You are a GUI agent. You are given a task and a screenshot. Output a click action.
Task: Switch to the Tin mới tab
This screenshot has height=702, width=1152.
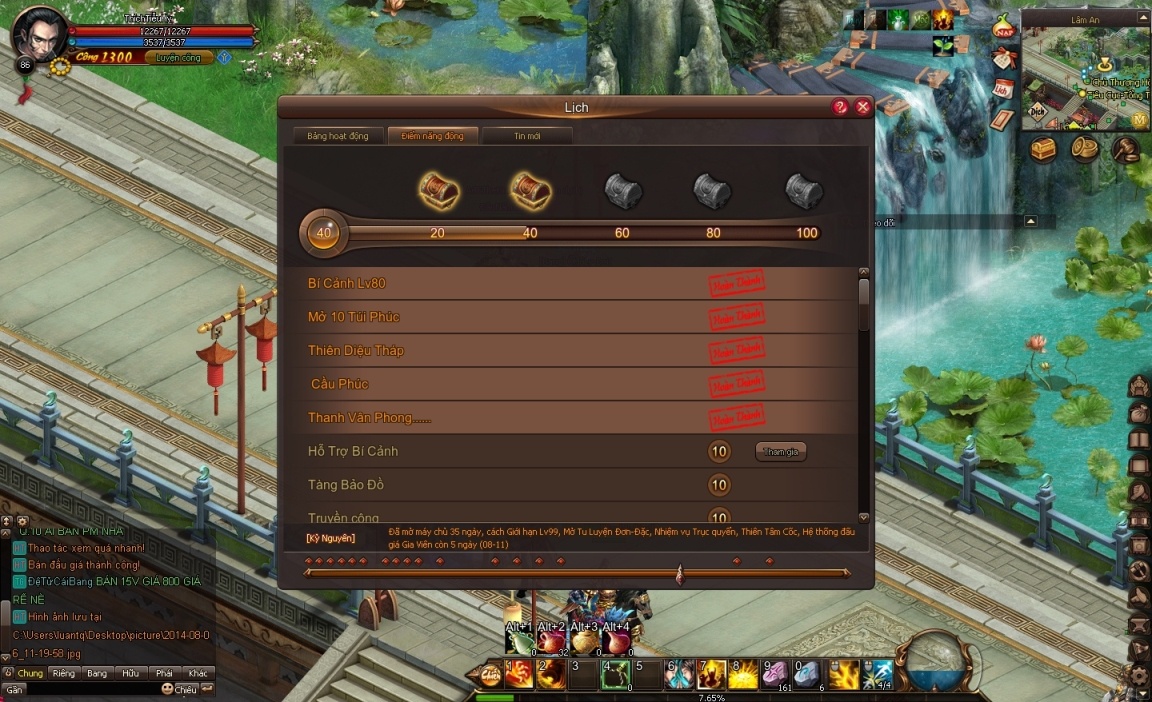pos(527,136)
